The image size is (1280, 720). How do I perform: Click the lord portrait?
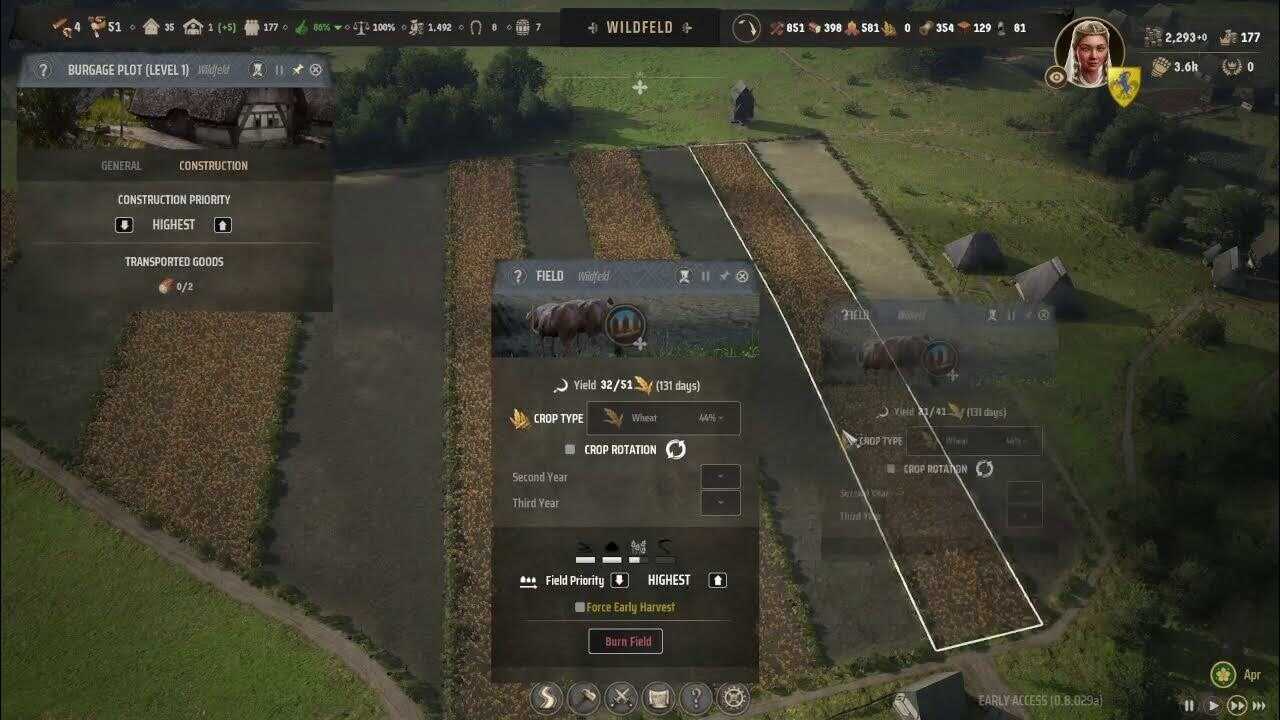(x=1089, y=52)
